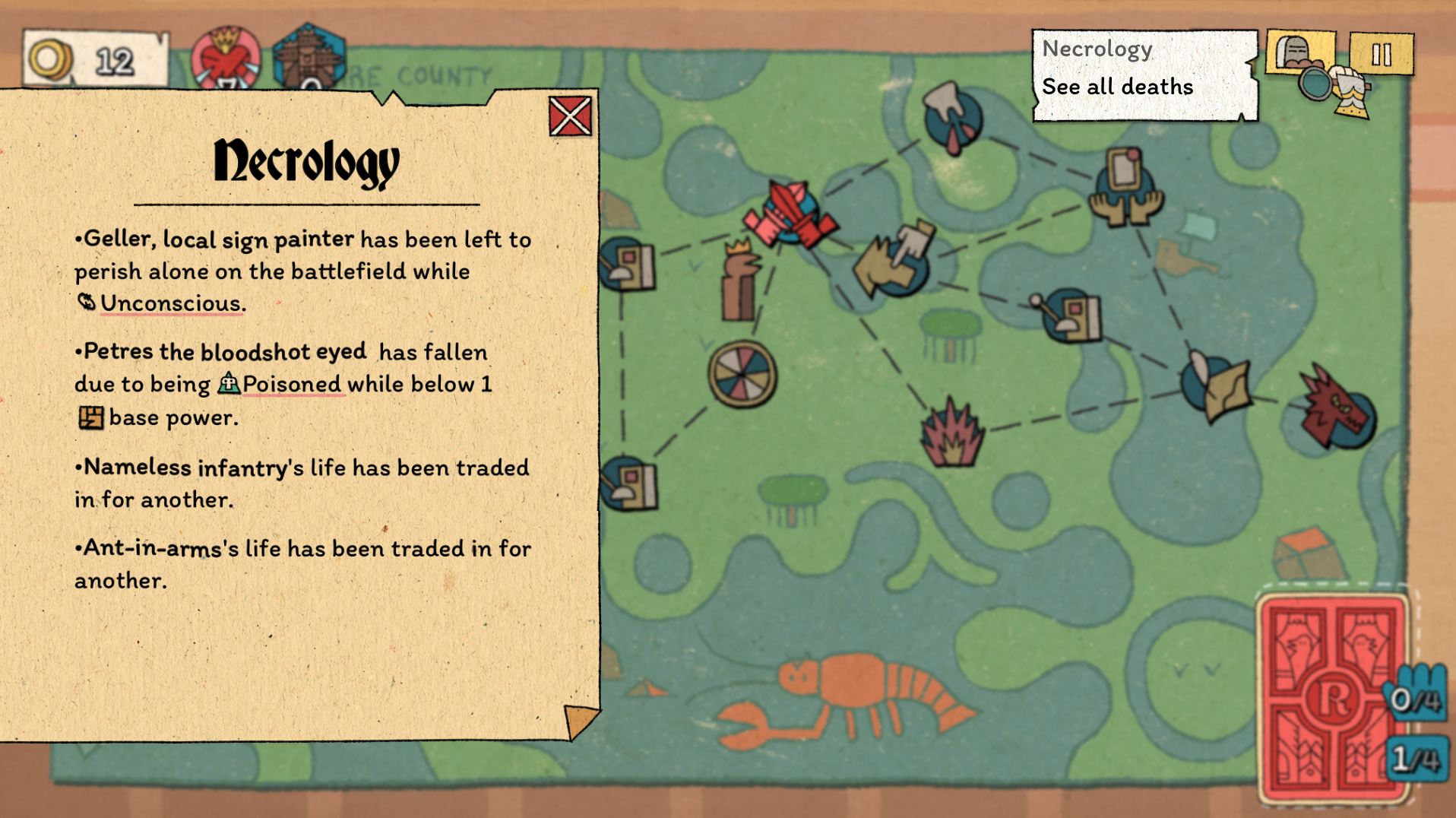1456x818 pixels.
Task: Select the red wolf head boss node
Action: pos(1335,411)
